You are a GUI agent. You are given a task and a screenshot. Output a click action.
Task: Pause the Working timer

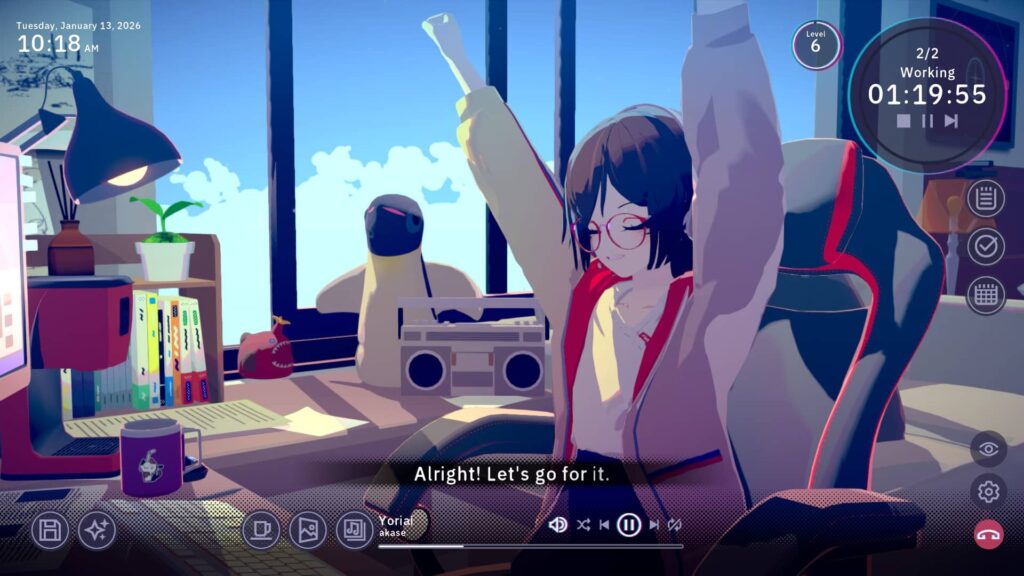[x=927, y=121]
